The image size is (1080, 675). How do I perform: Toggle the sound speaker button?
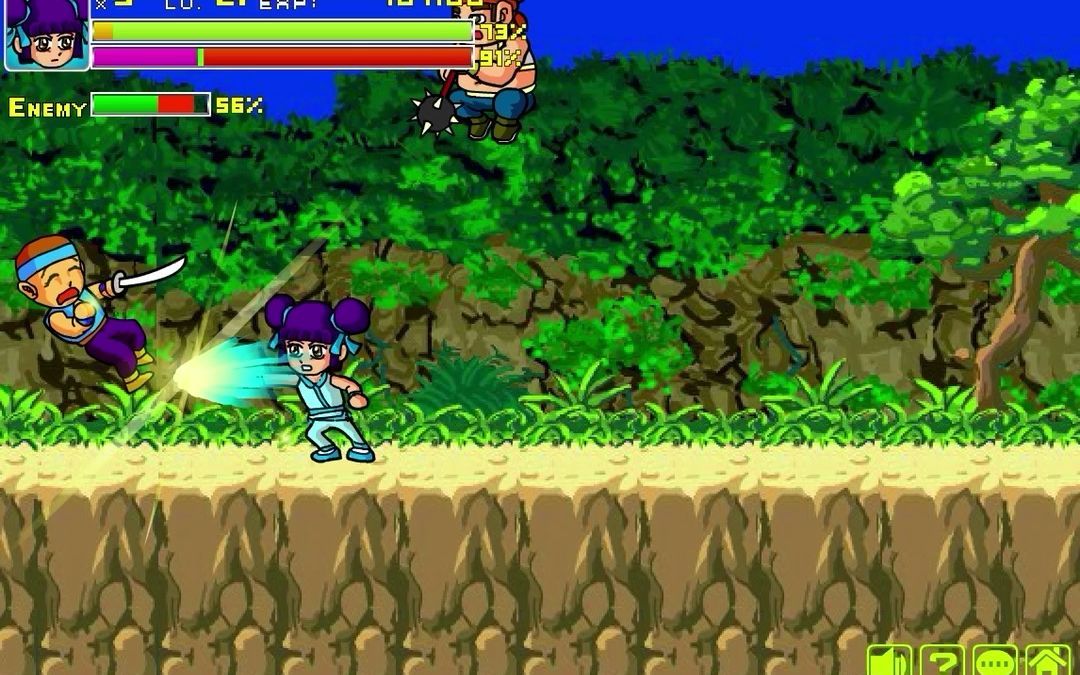click(x=889, y=661)
